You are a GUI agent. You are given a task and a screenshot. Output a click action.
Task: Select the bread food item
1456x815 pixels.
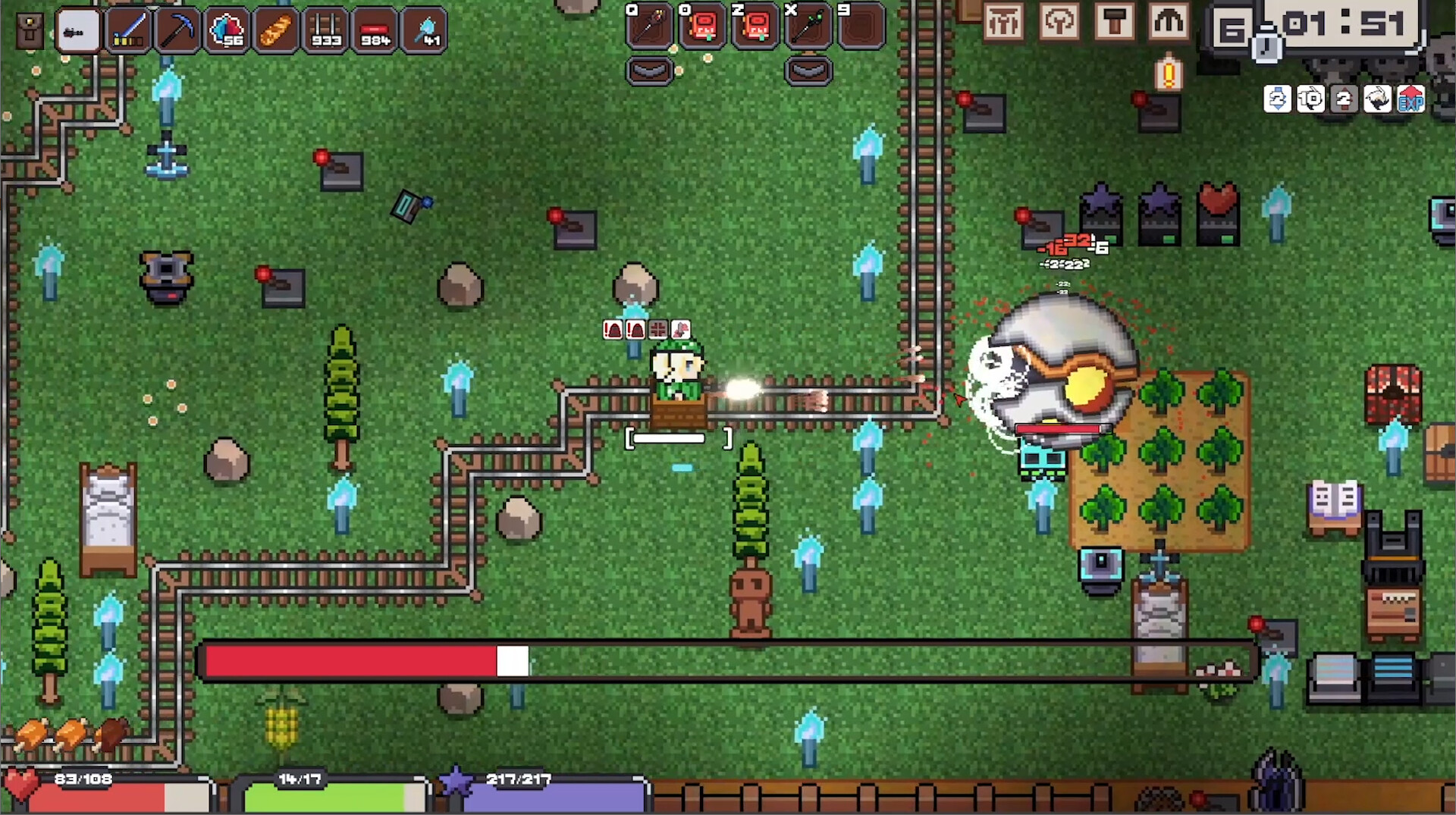[275, 30]
